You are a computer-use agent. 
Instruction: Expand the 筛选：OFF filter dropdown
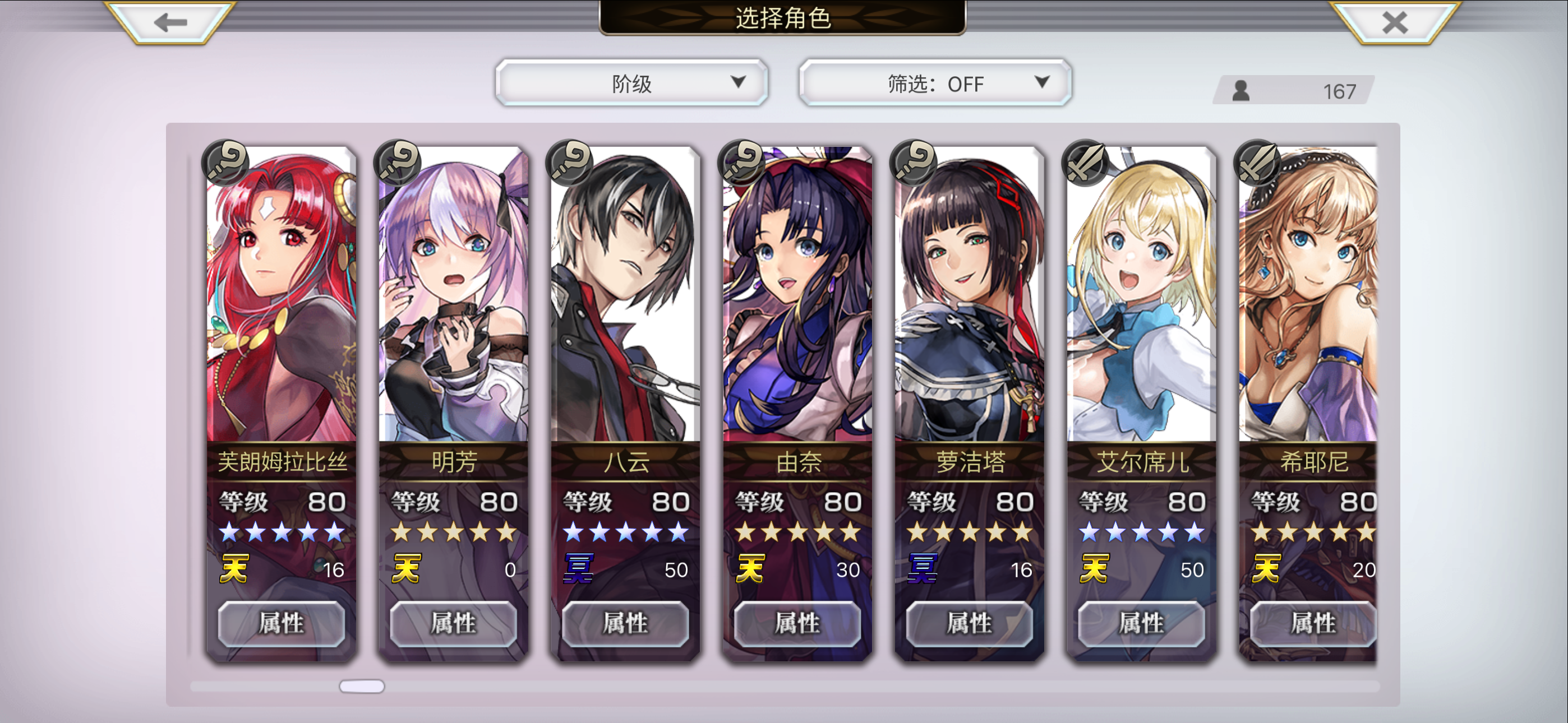click(933, 84)
